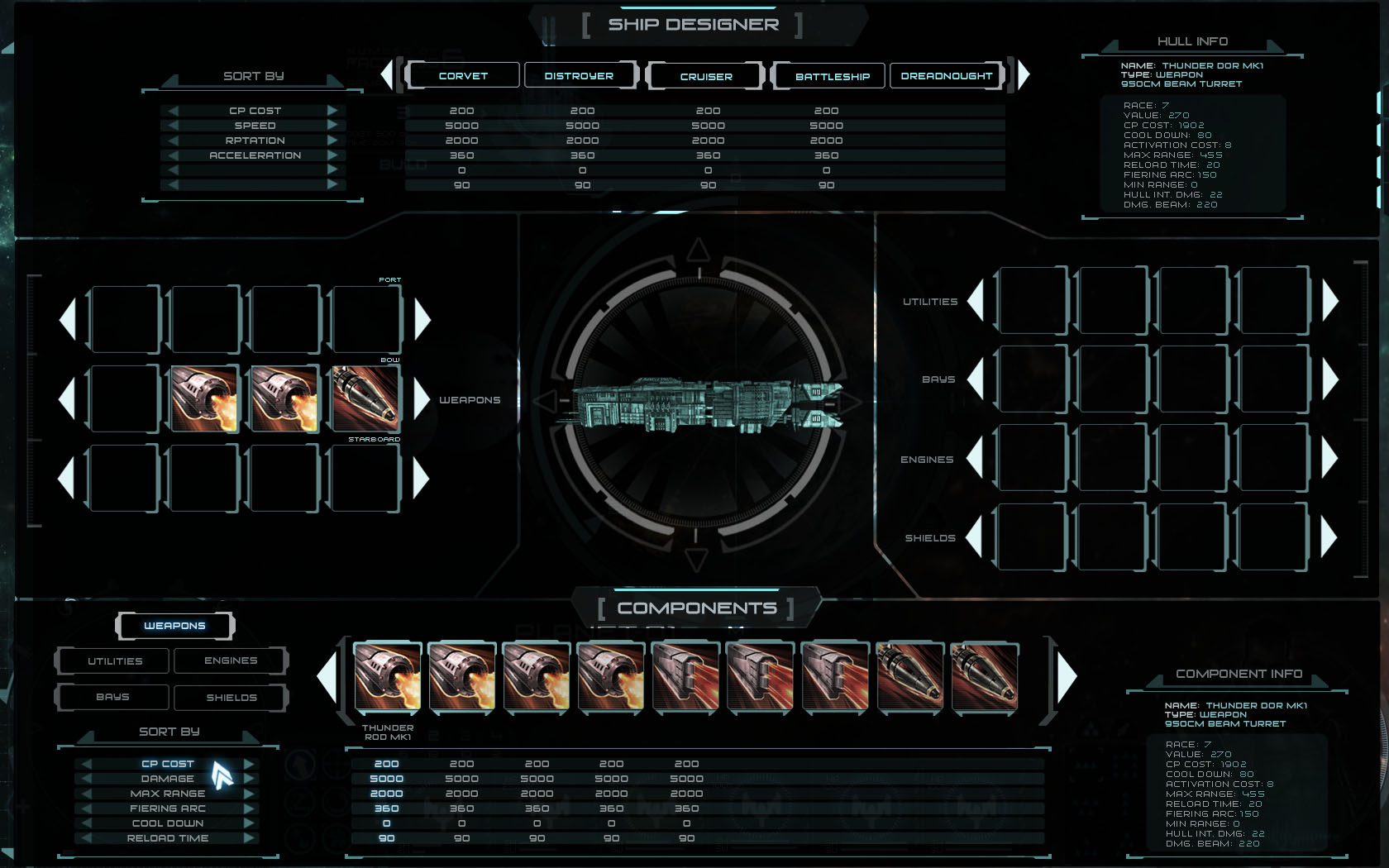Select the Battleship hull class
The image size is (1389, 868).
coord(832,76)
